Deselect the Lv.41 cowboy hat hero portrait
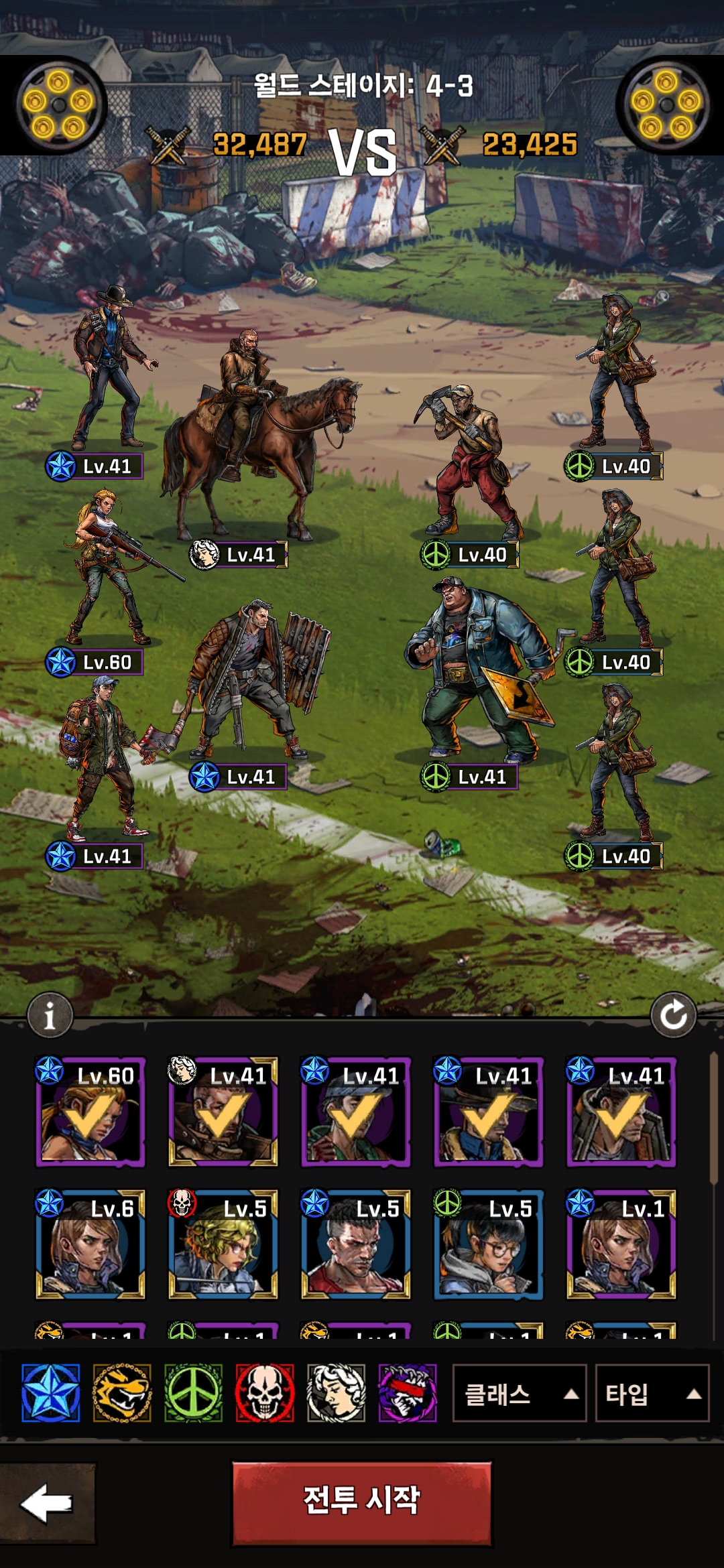724x1568 pixels. [x=488, y=1112]
